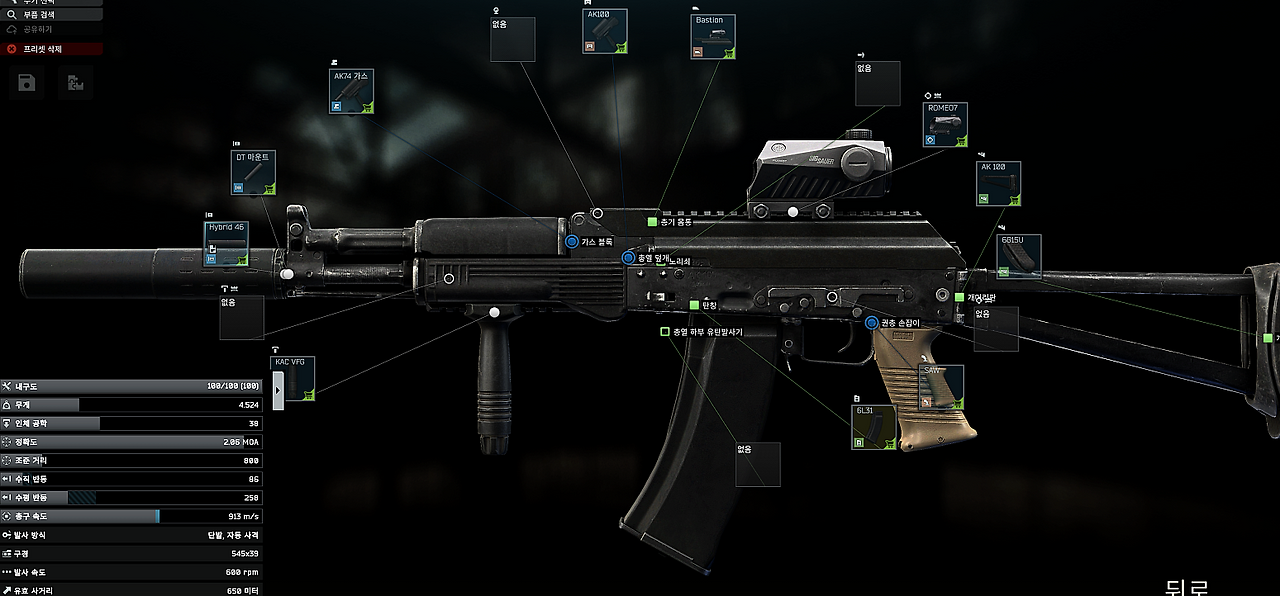Viewport: 1280px width, 596px height.
Task: Click the 가스 블록 gas block marker
Action: 572,242
